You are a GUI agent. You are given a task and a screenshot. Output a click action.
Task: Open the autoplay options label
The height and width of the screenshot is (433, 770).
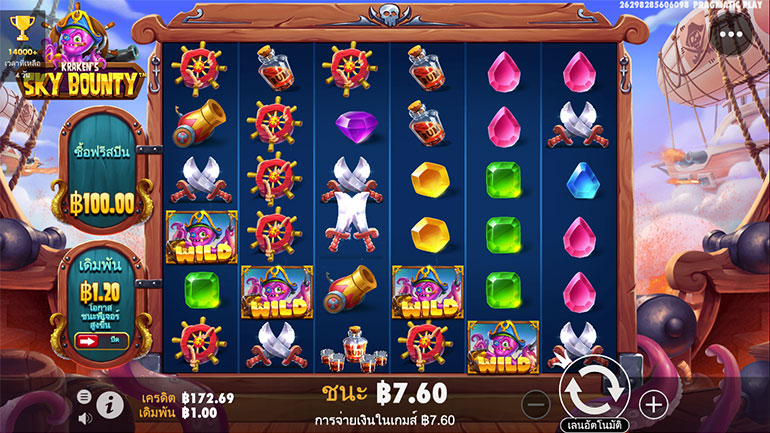click(593, 423)
